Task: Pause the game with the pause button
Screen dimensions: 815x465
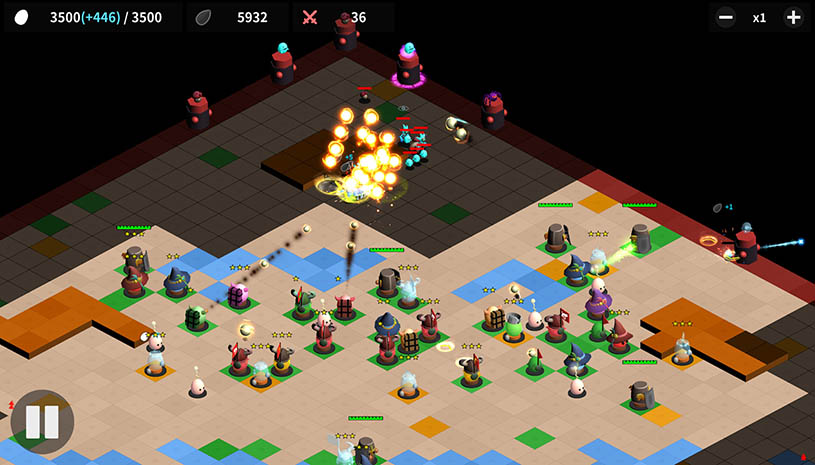Action: point(42,421)
